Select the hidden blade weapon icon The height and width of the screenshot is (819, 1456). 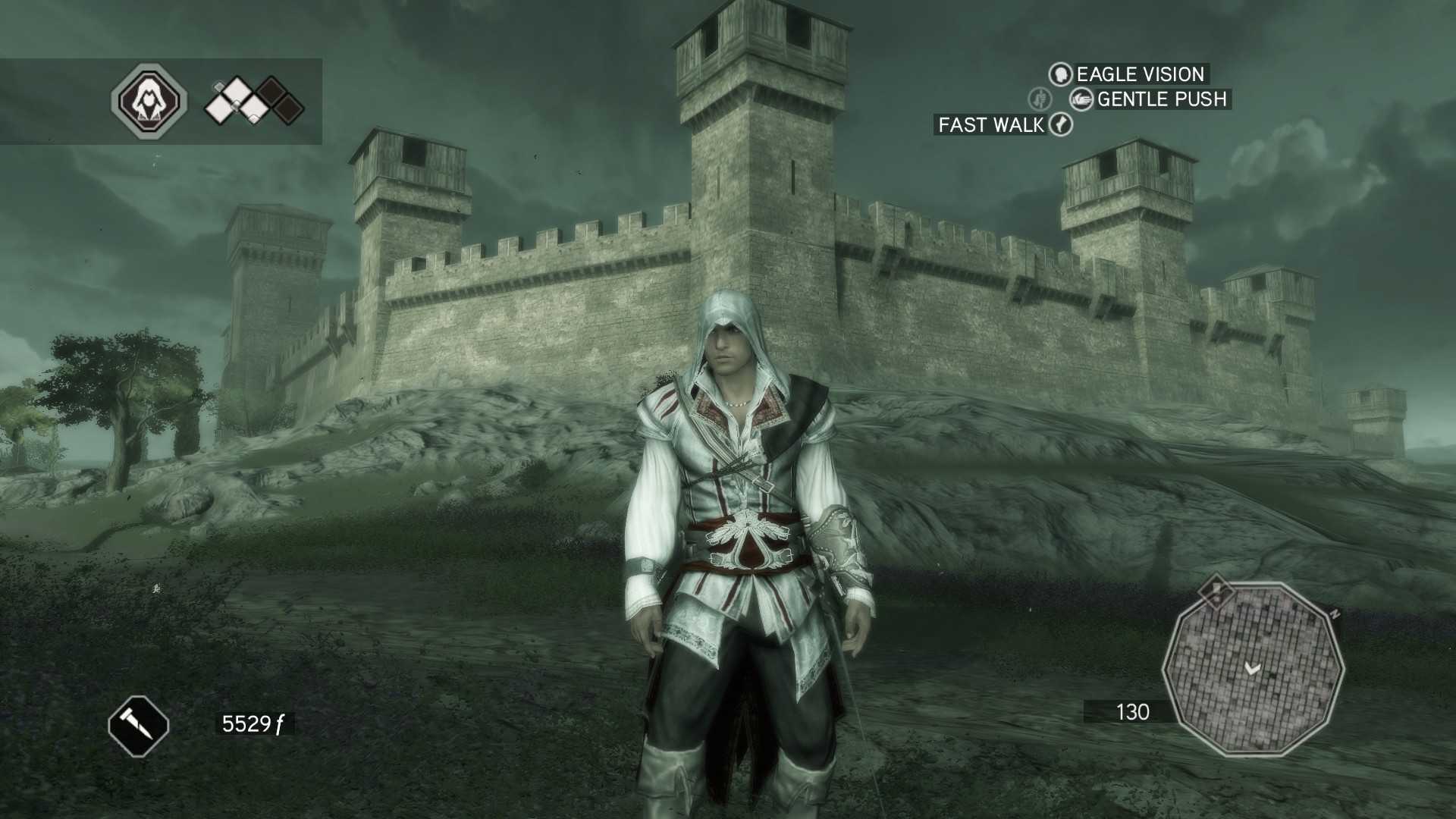tap(138, 725)
